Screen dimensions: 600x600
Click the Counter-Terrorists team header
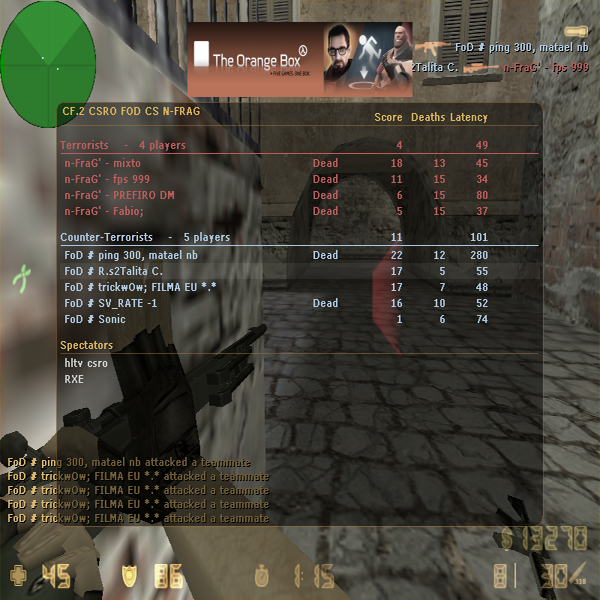tap(145, 238)
